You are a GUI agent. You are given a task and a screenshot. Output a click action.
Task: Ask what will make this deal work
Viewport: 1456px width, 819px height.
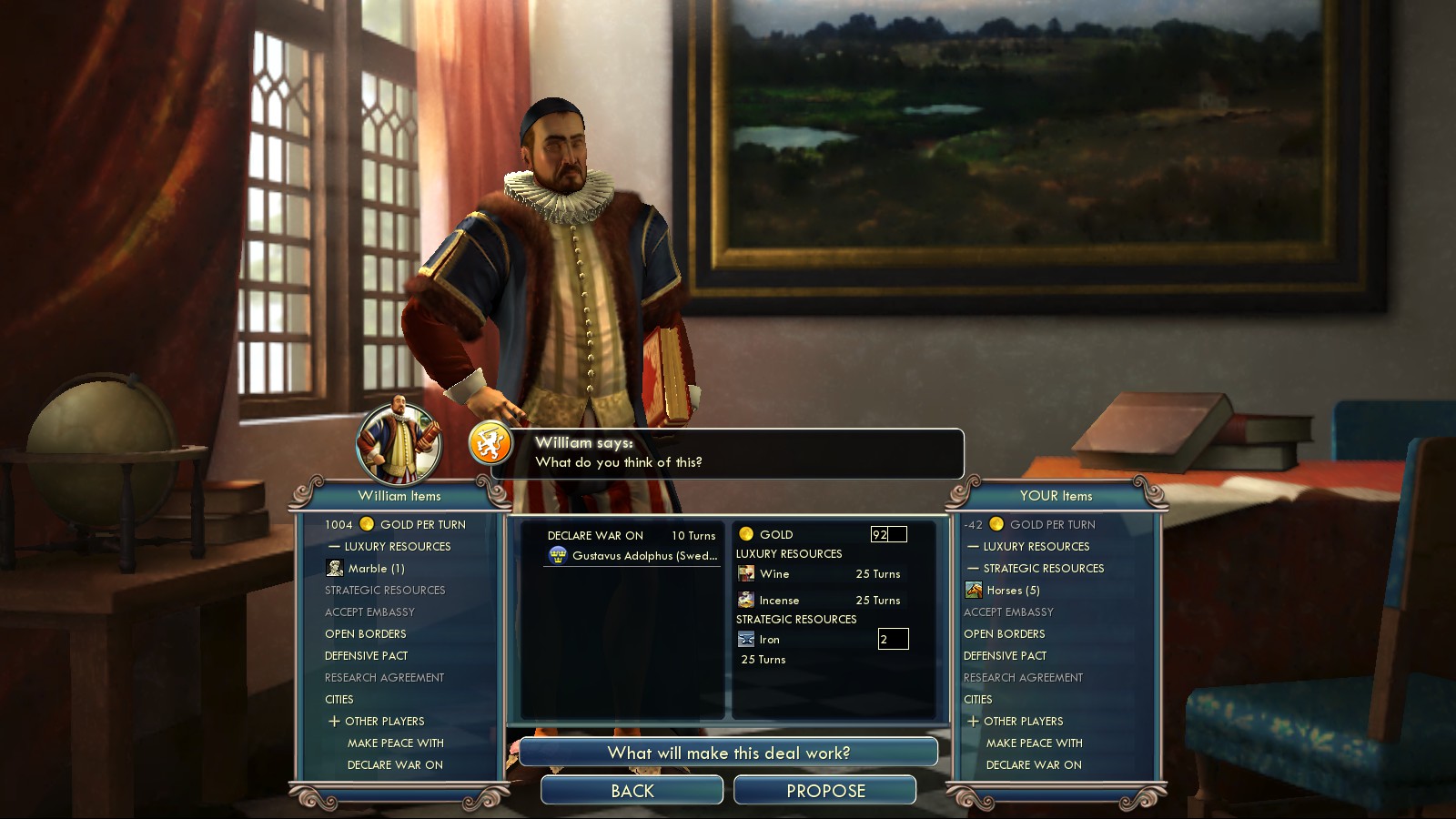728,753
